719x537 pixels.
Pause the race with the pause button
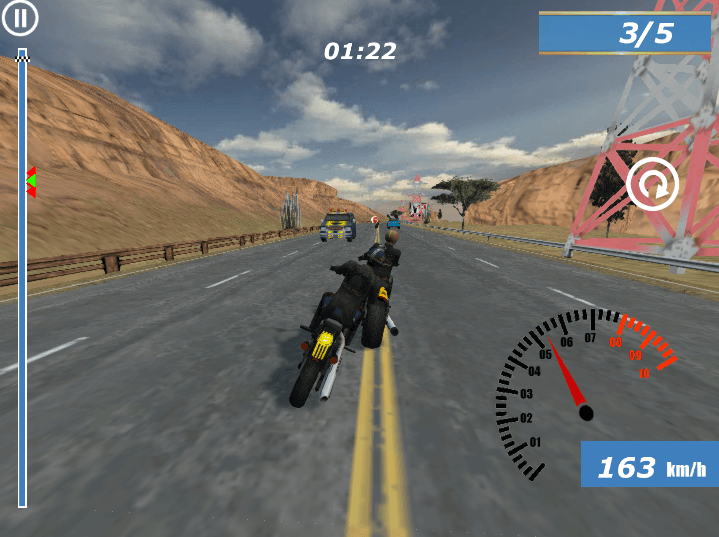(x=21, y=18)
